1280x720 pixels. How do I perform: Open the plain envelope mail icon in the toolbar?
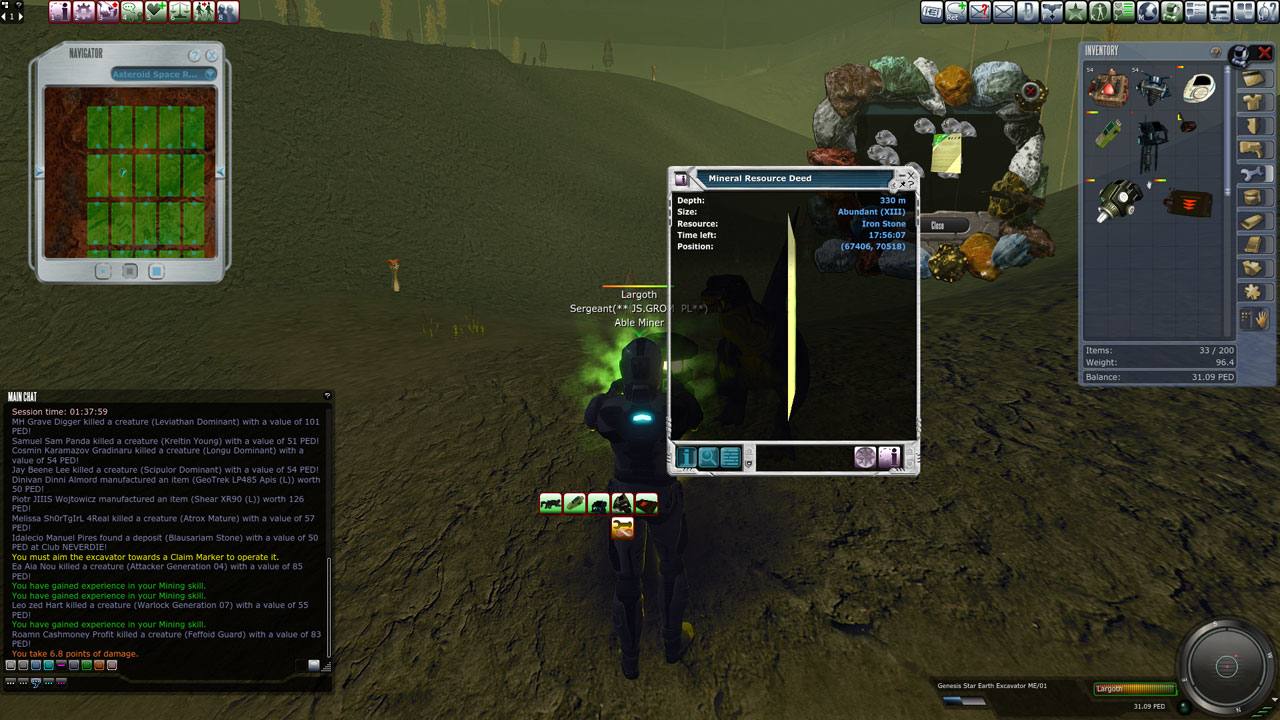(1004, 12)
